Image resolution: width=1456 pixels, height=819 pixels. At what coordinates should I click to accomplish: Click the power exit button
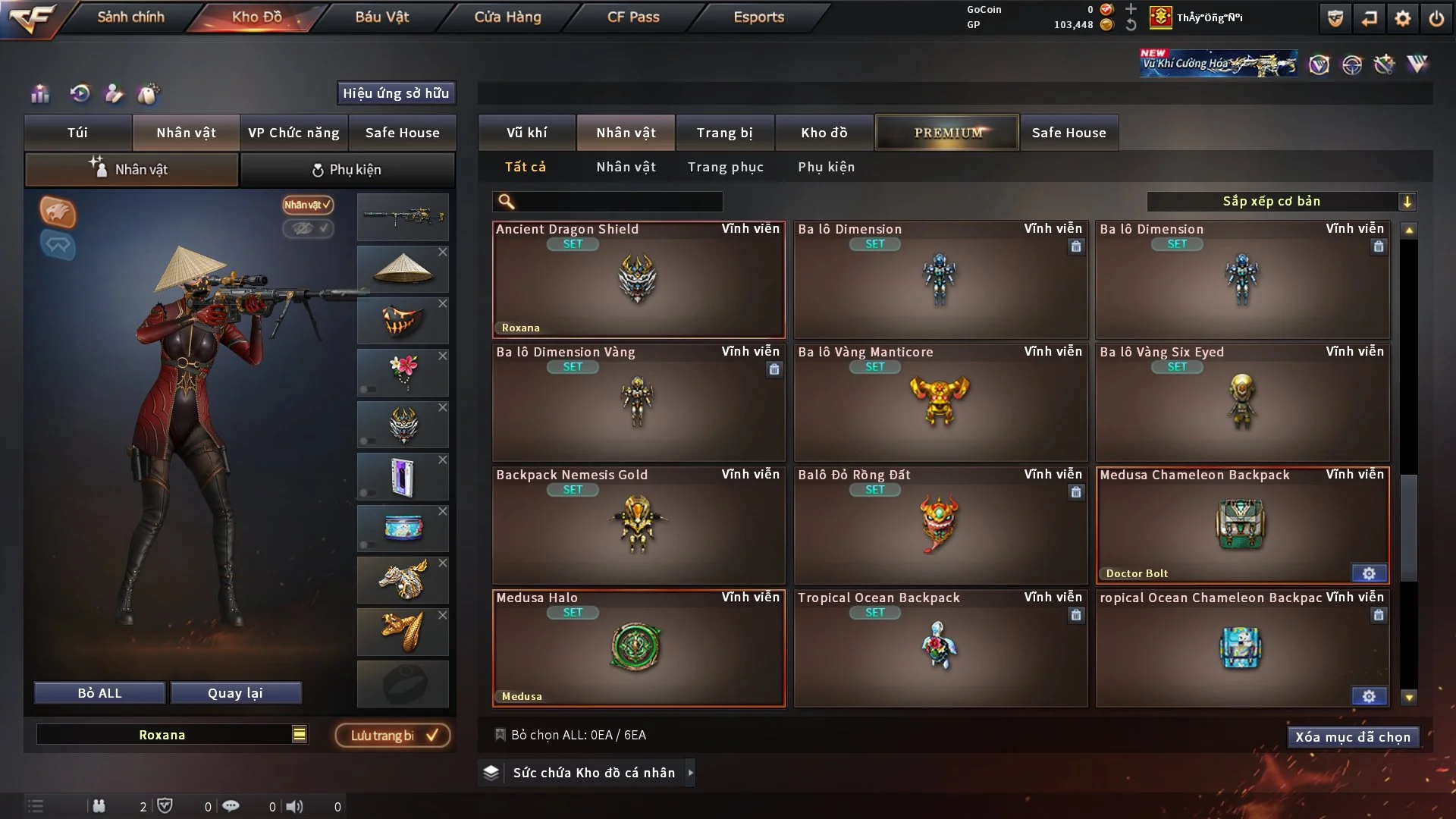tap(1436, 18)
